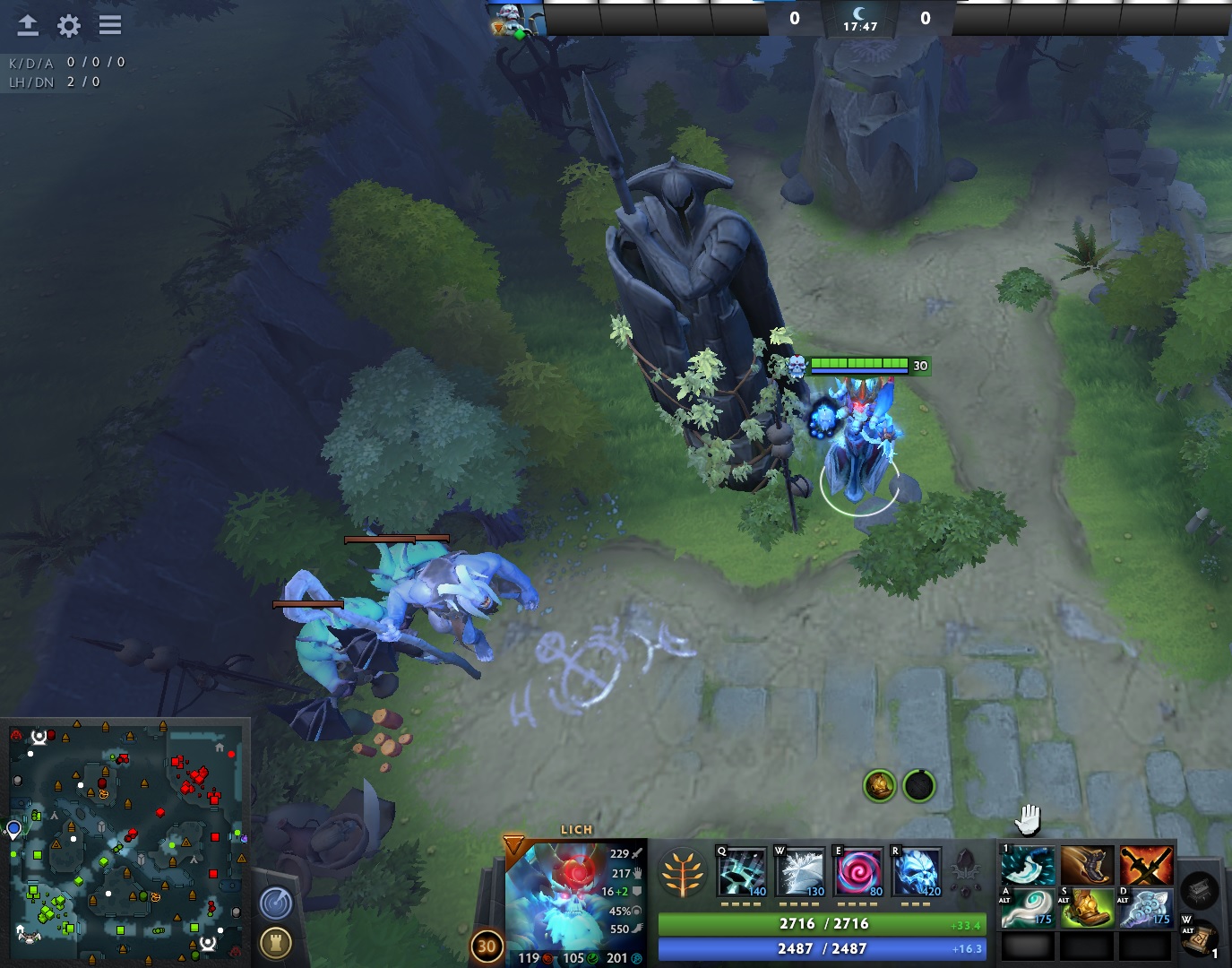Click the upward arrow dashboard button
Screen dimensions: 1232x968
point(28,25)
